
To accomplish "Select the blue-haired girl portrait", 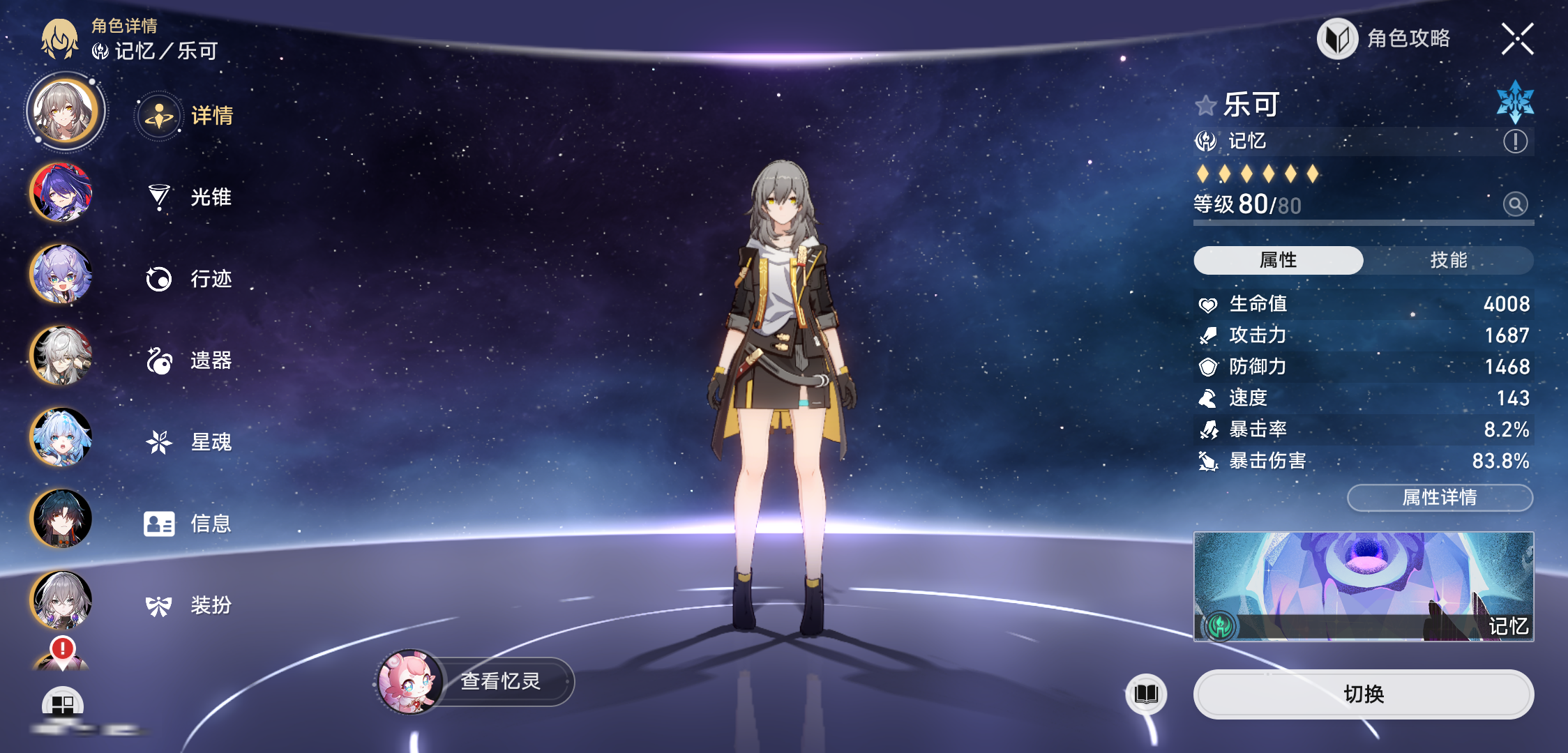I will 61,437.
